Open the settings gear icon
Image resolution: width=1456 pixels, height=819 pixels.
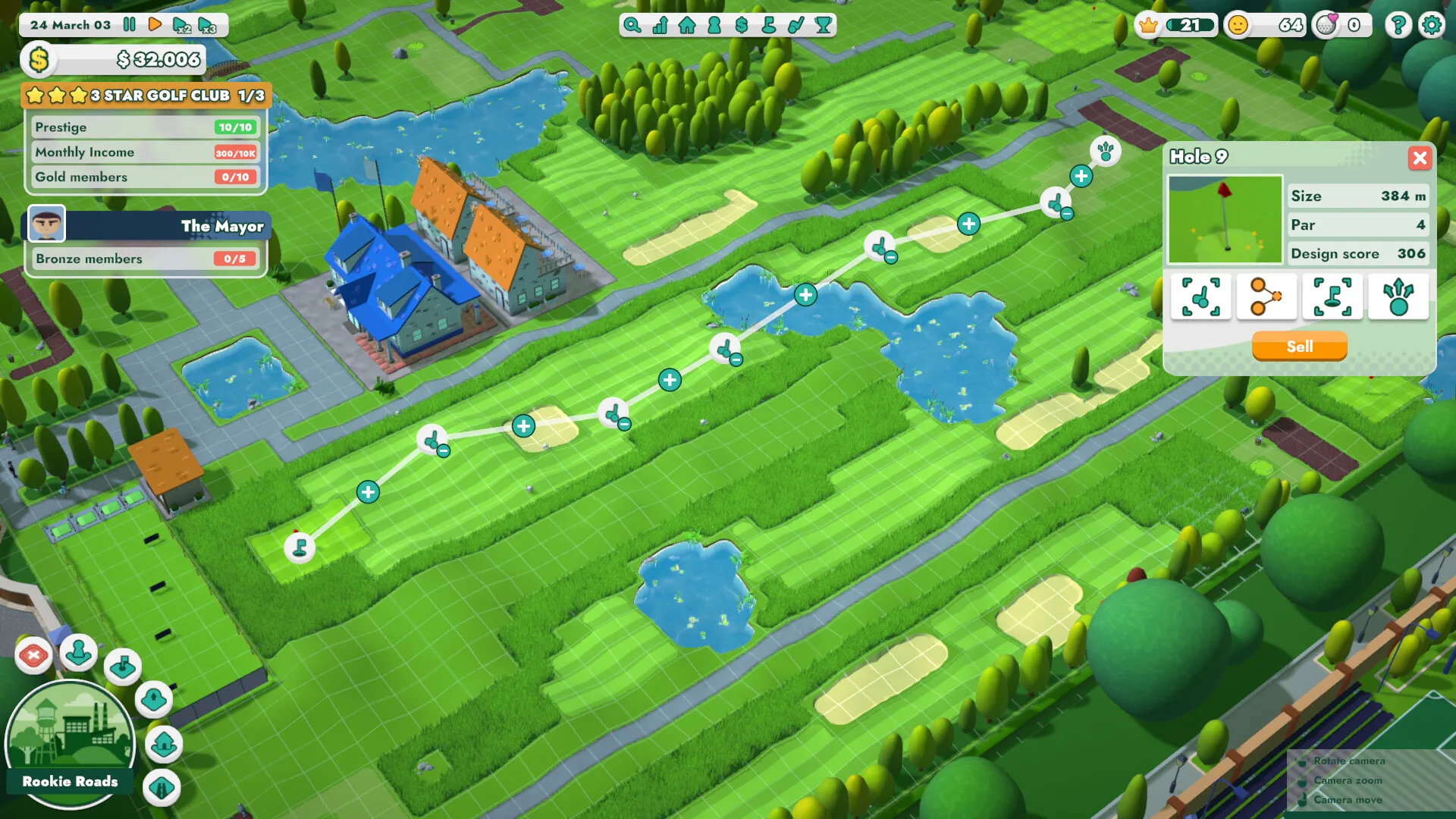coord(1432,24)
